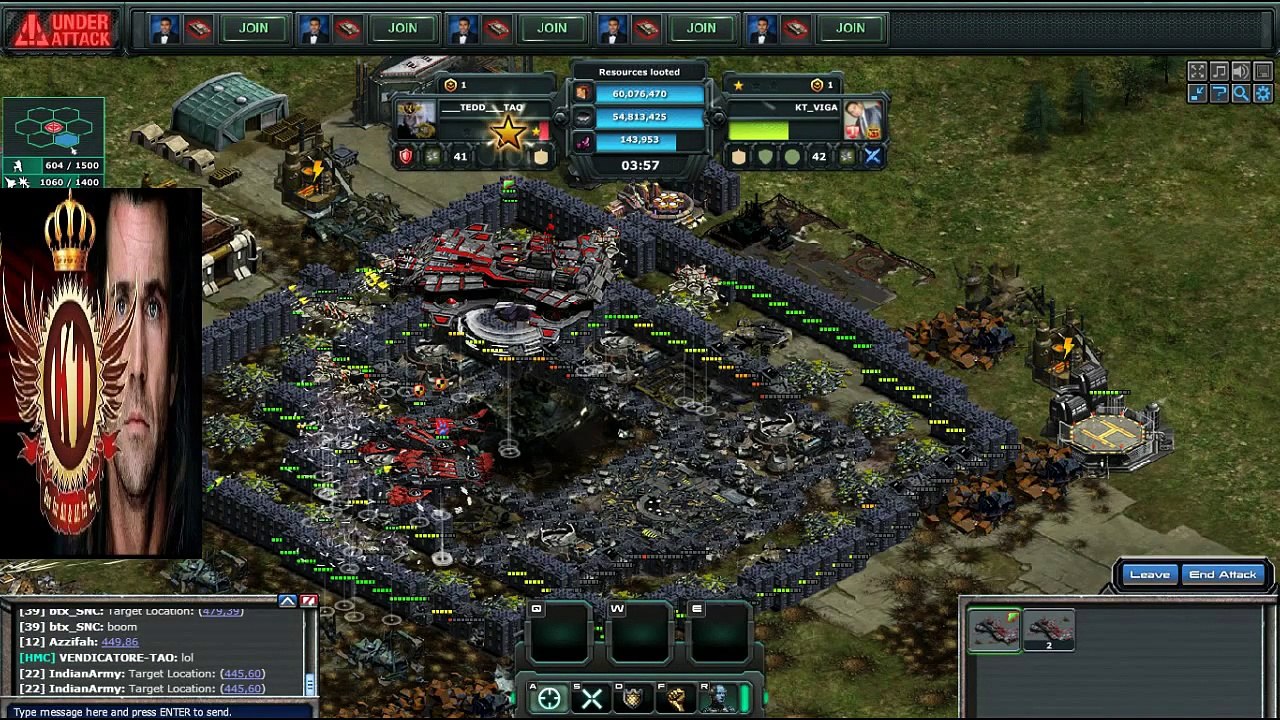Close the chat panel with the red button
The width and height of the screenshot is (1280, 720).
[x=309, y=601]
